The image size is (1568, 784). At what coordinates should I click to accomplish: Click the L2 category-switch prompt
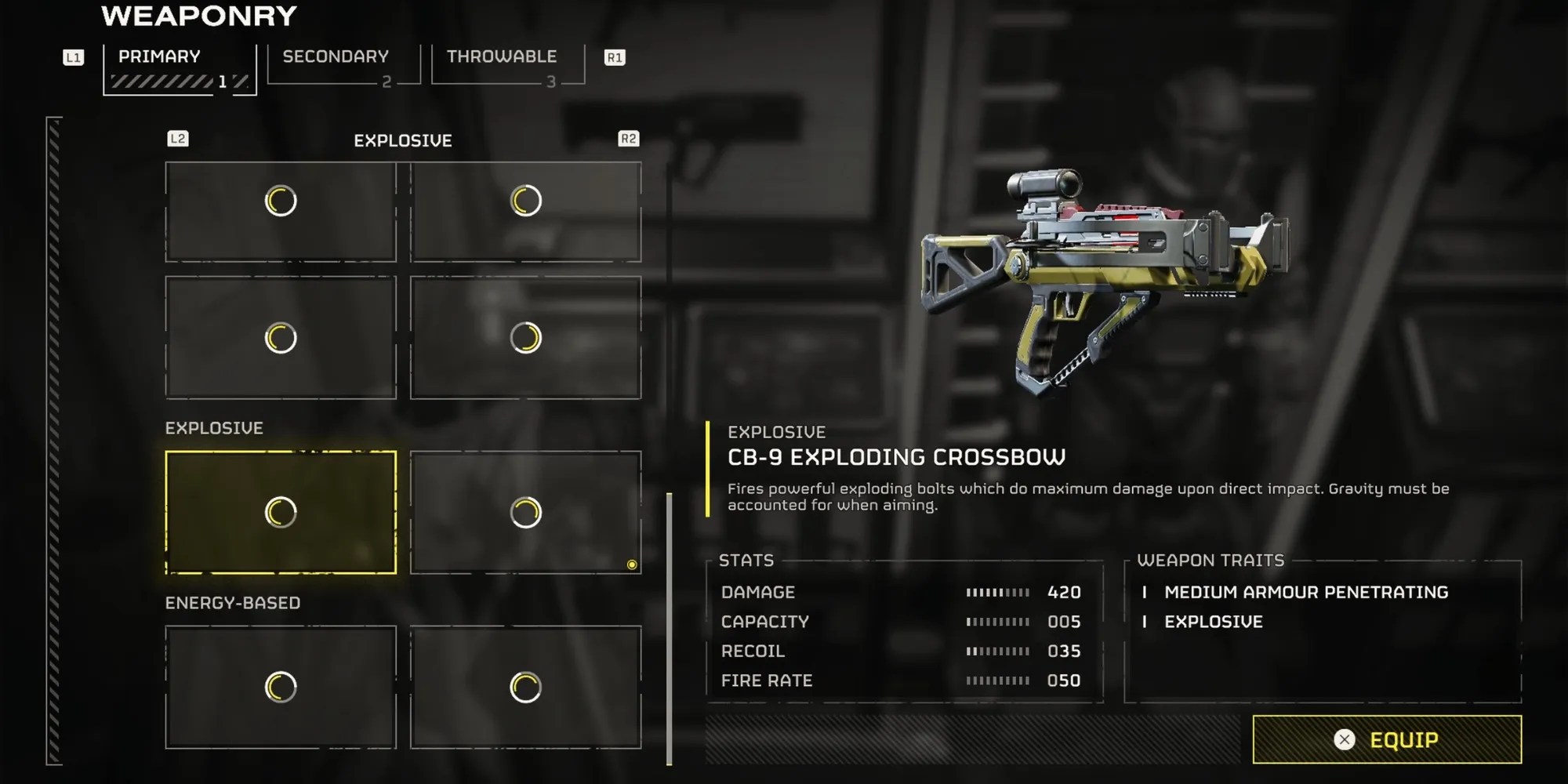pyautogui.click(x=179, y=139)
